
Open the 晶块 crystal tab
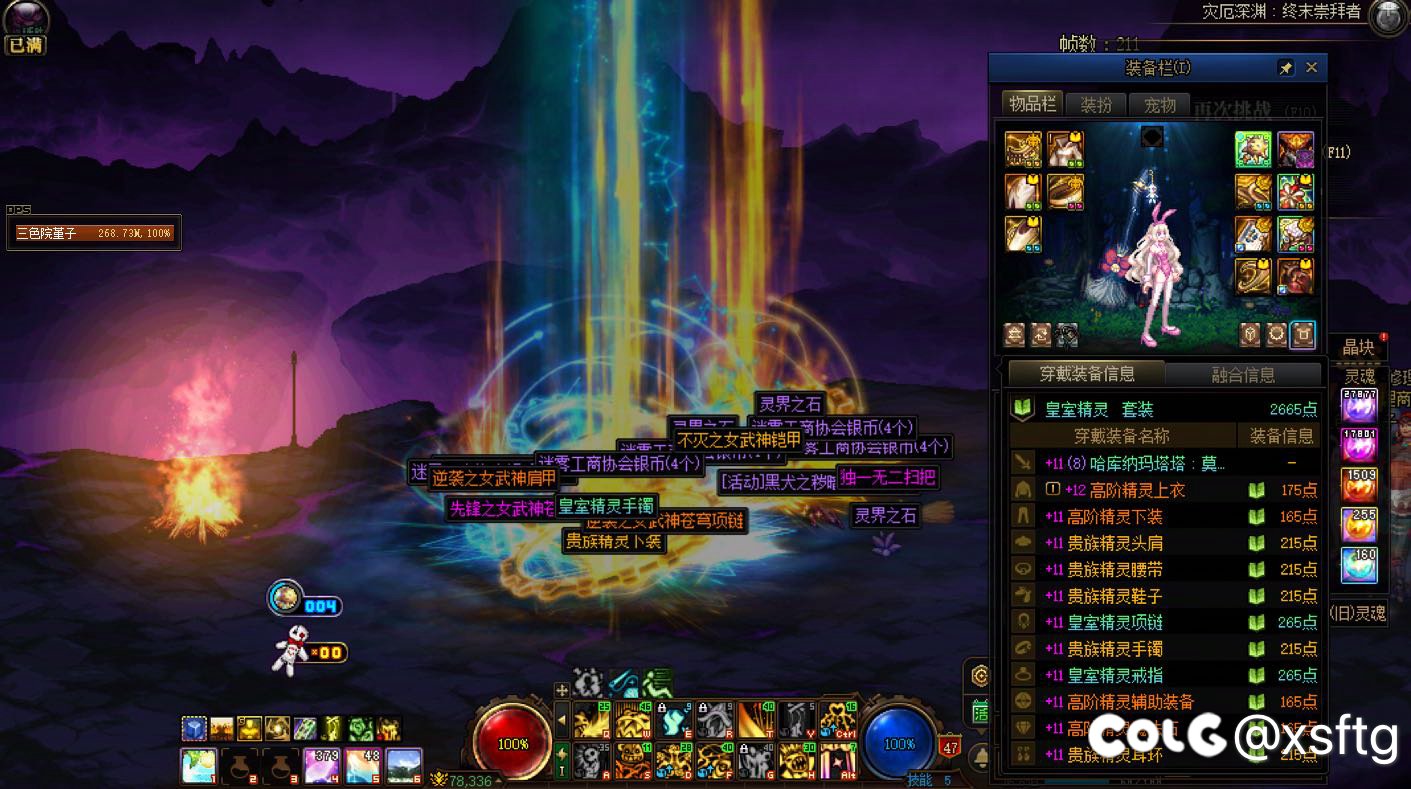1358,347
